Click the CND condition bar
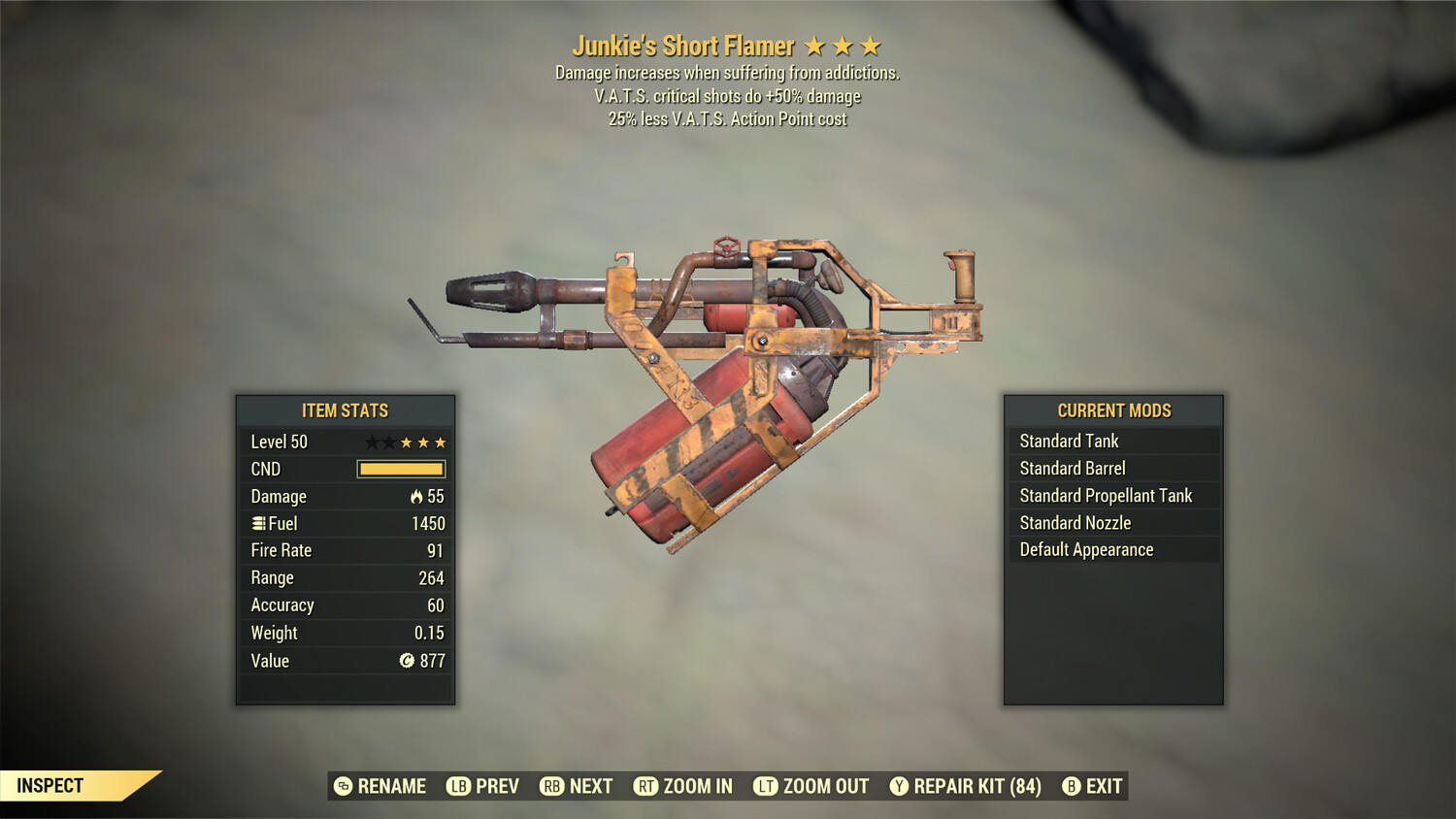 click(x=401, y=469)
